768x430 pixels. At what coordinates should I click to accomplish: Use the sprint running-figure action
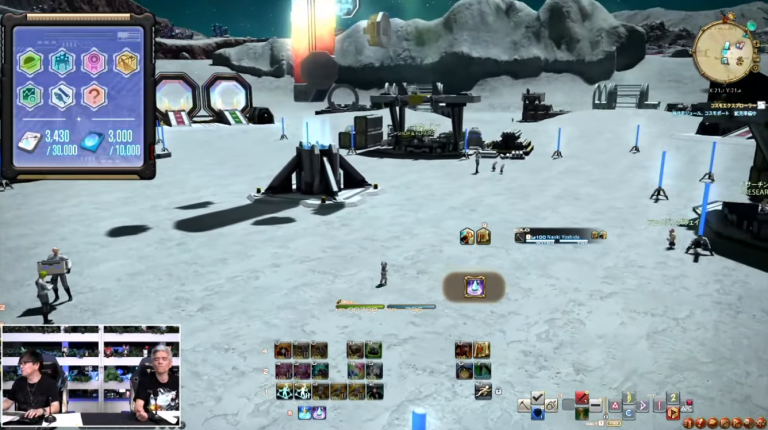click(483, 389)
